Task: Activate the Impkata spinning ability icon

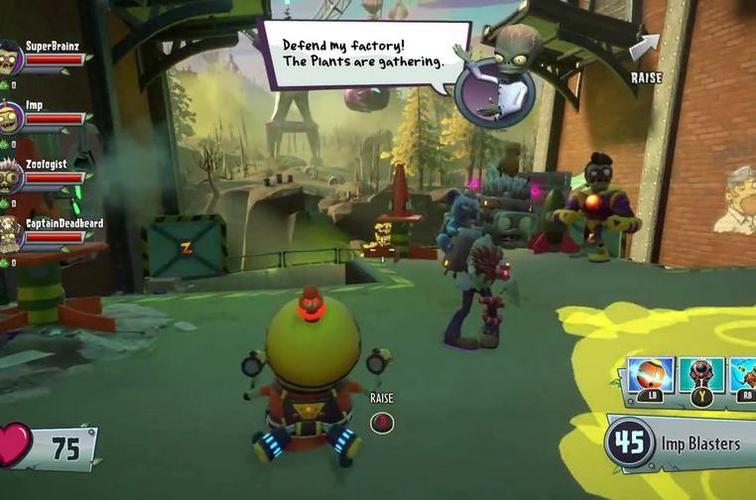Action: pos(649,376)
